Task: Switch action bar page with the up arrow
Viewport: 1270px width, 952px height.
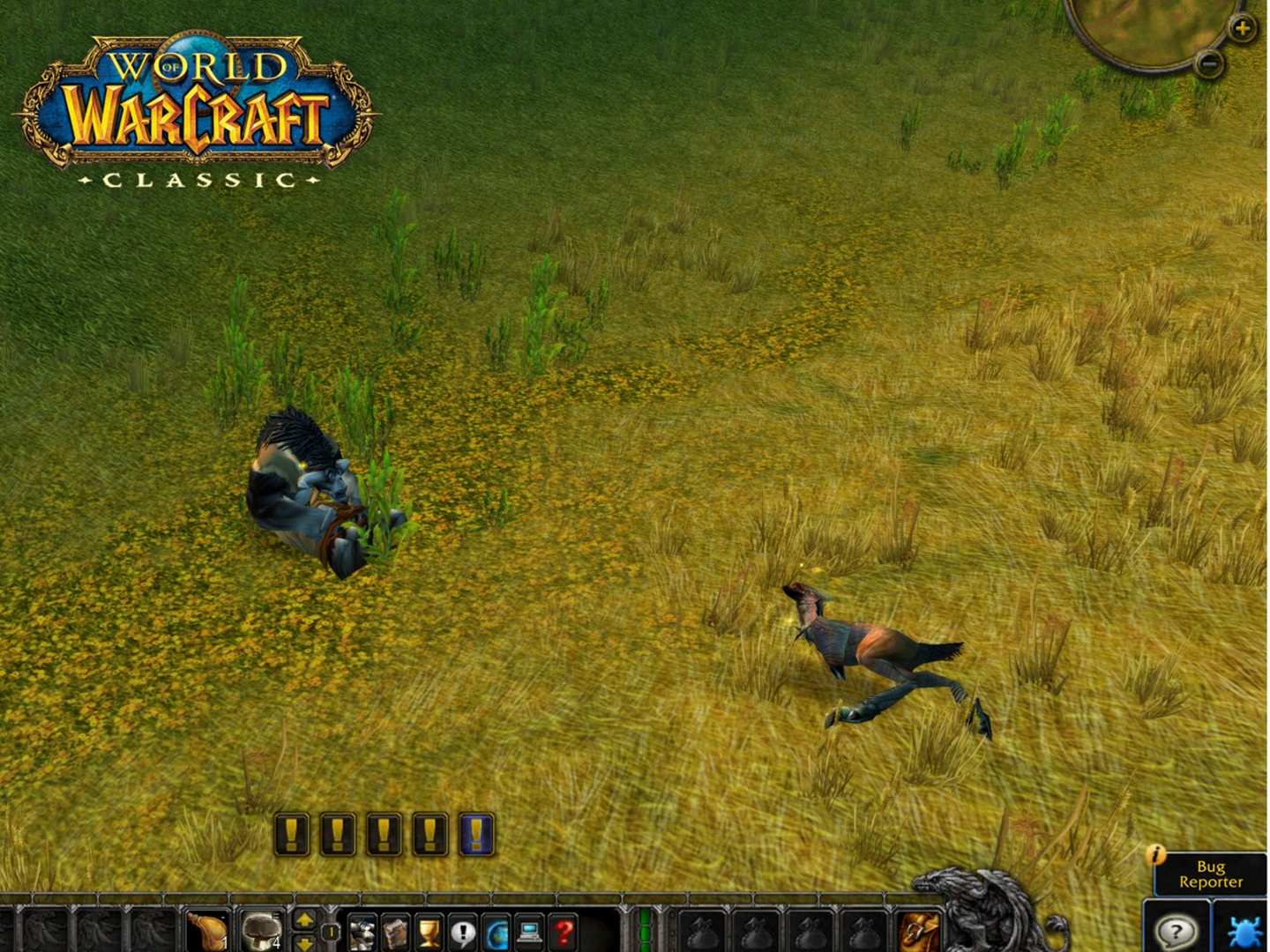Action: [304, 919]
